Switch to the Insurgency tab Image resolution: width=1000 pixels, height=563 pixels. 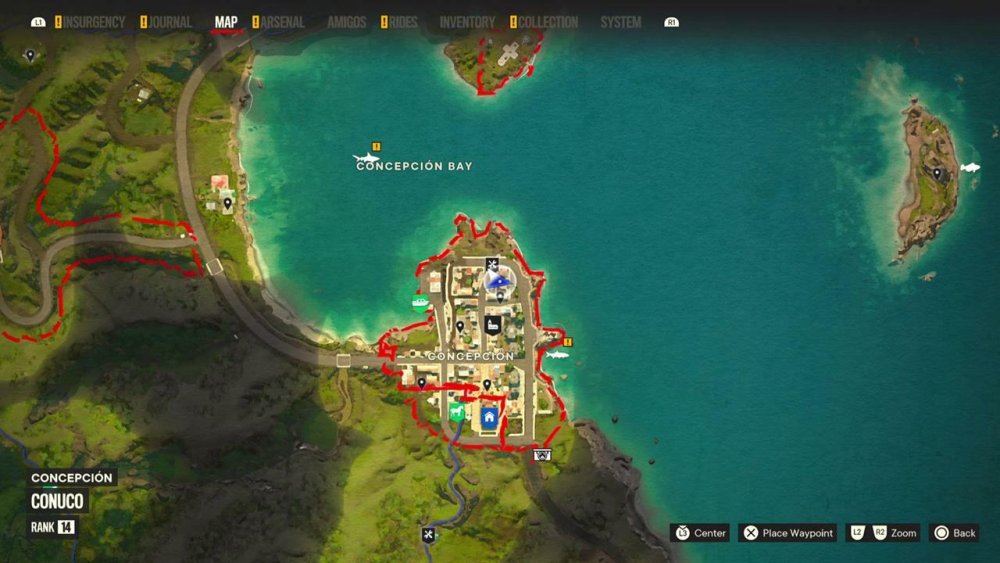tap(94, 22)
